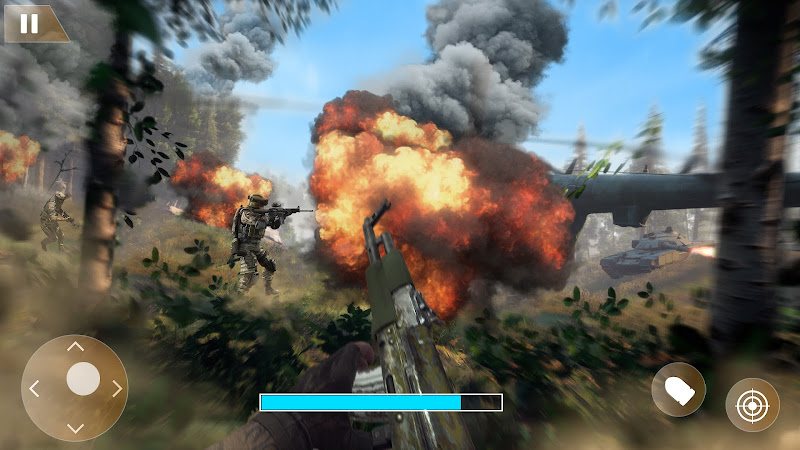
Task: Activate the crosshair aim button
Action: 752,405
